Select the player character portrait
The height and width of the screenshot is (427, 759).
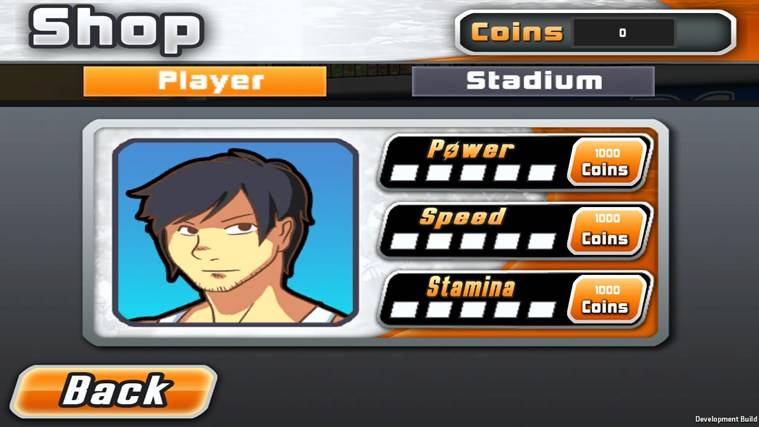click(x=236, y=232)
